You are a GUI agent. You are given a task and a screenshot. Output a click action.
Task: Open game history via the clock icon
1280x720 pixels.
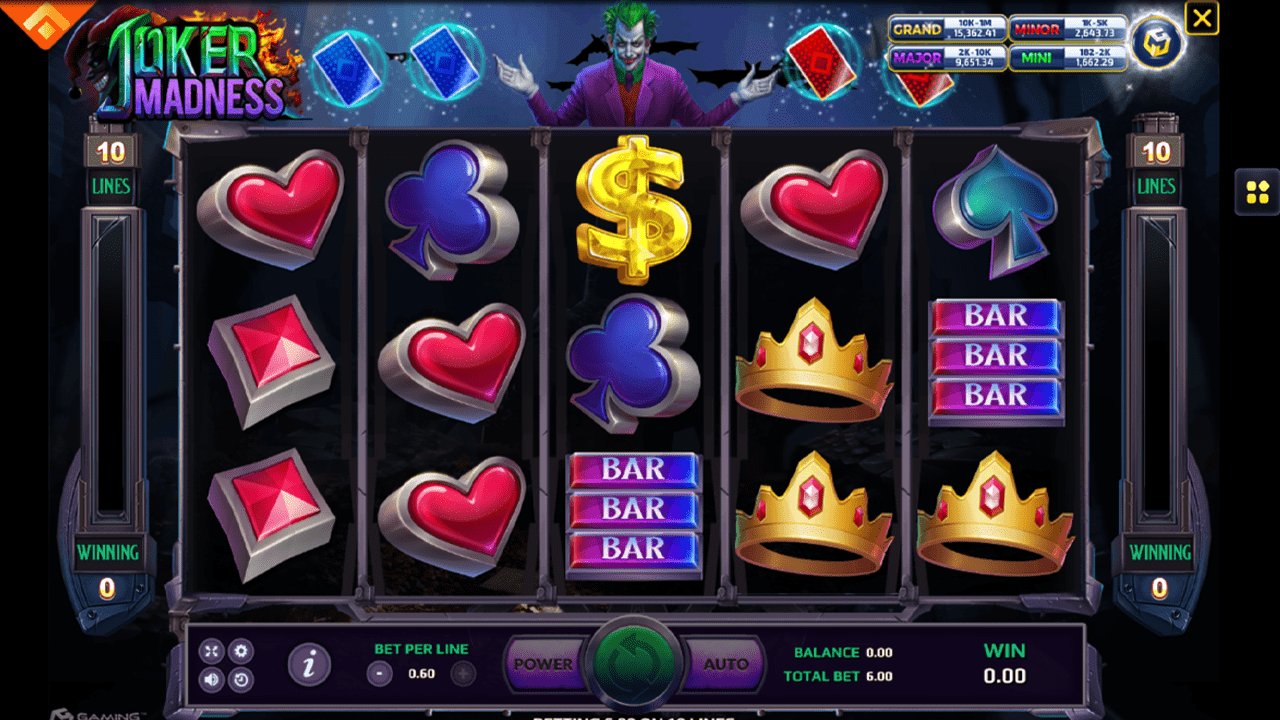pyautogui.click(x=241, y=680)
